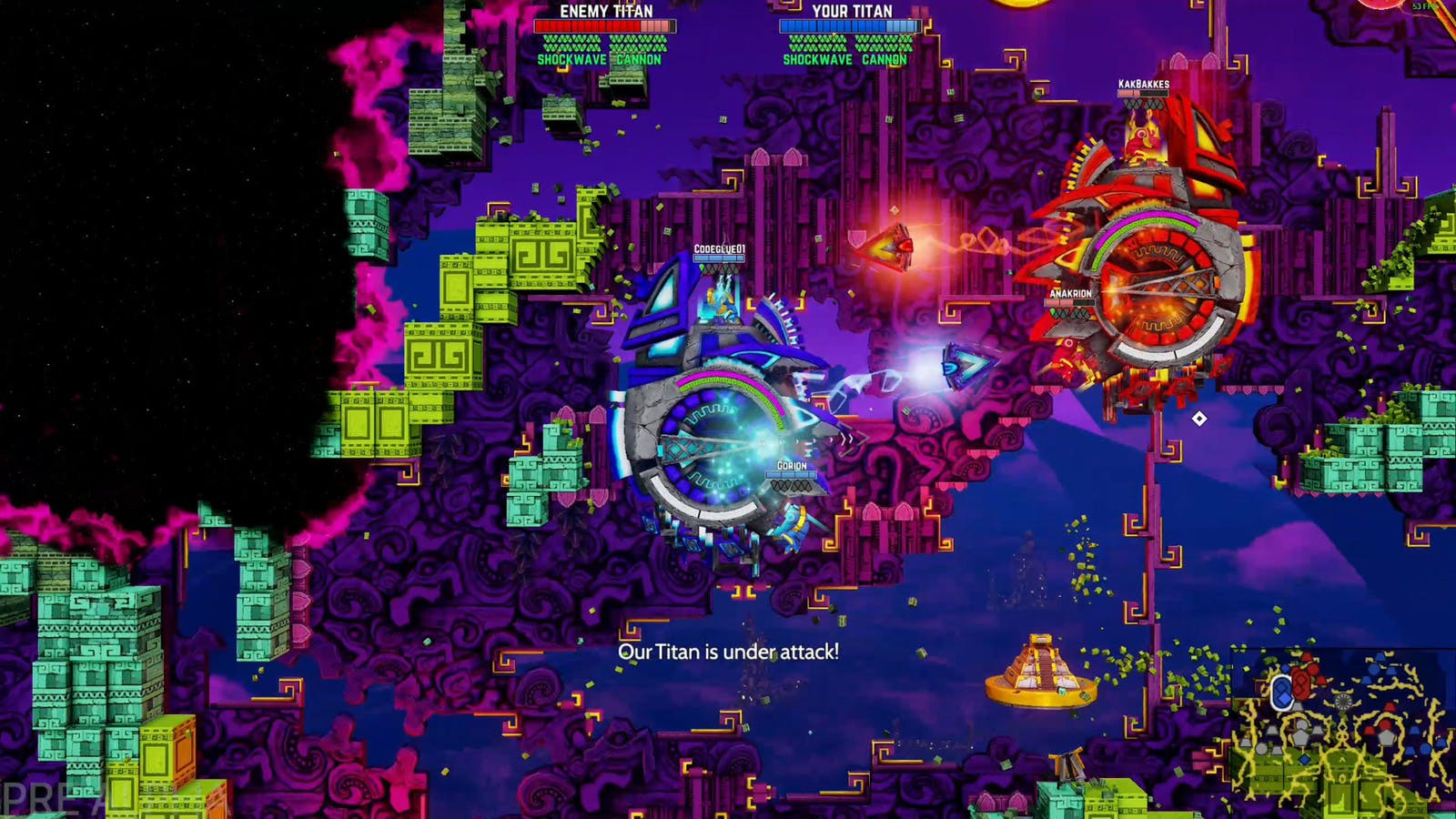This screenshot has width=1456, height=819.
Task: Toggle the 53 FPS counter display
Action: 1425,6
